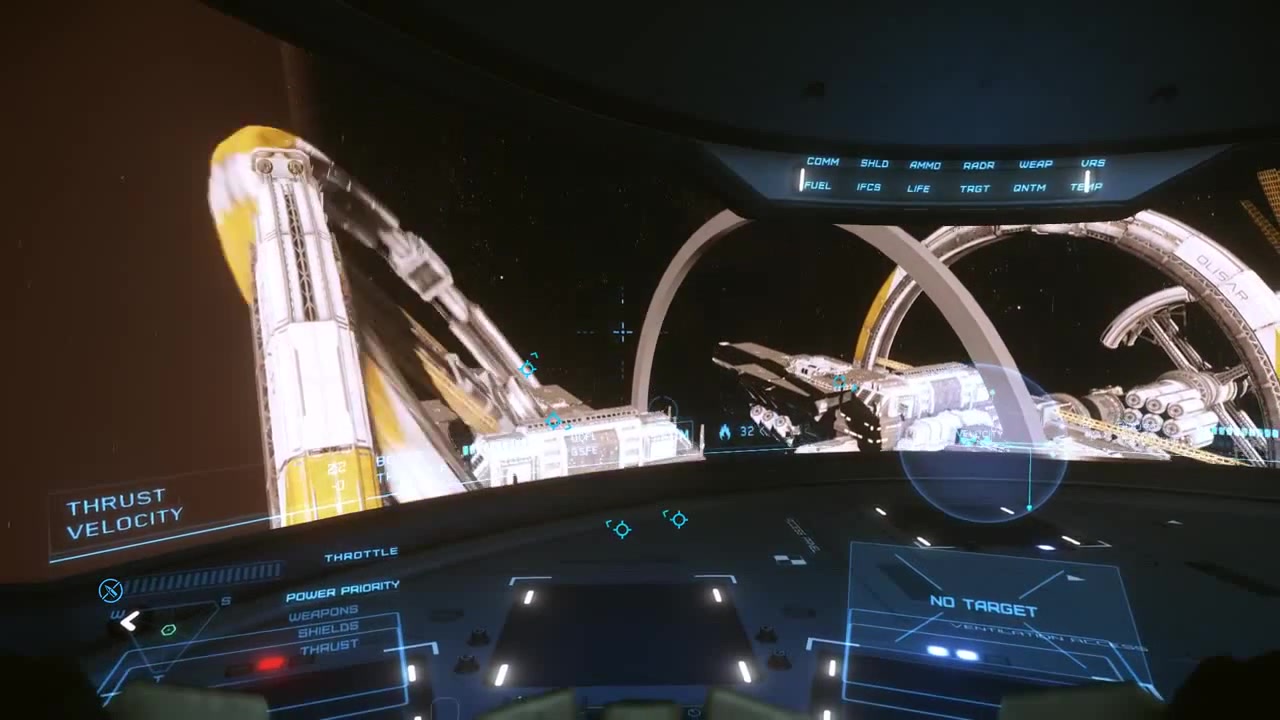Select the QNTM status indicator
This screenshot has height=720, width=1280.
pyautogui.click(x=1029, y=187)
